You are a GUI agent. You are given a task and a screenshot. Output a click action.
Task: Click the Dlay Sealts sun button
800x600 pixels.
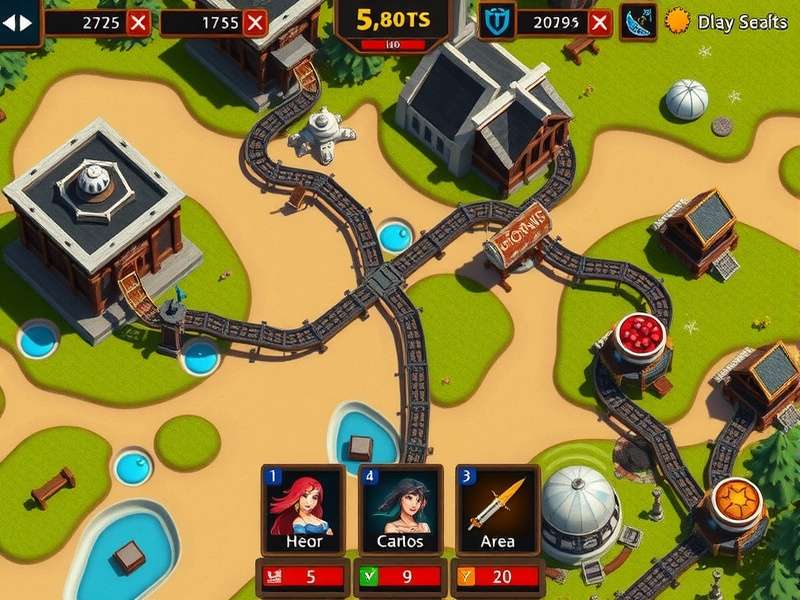point(680,21)
